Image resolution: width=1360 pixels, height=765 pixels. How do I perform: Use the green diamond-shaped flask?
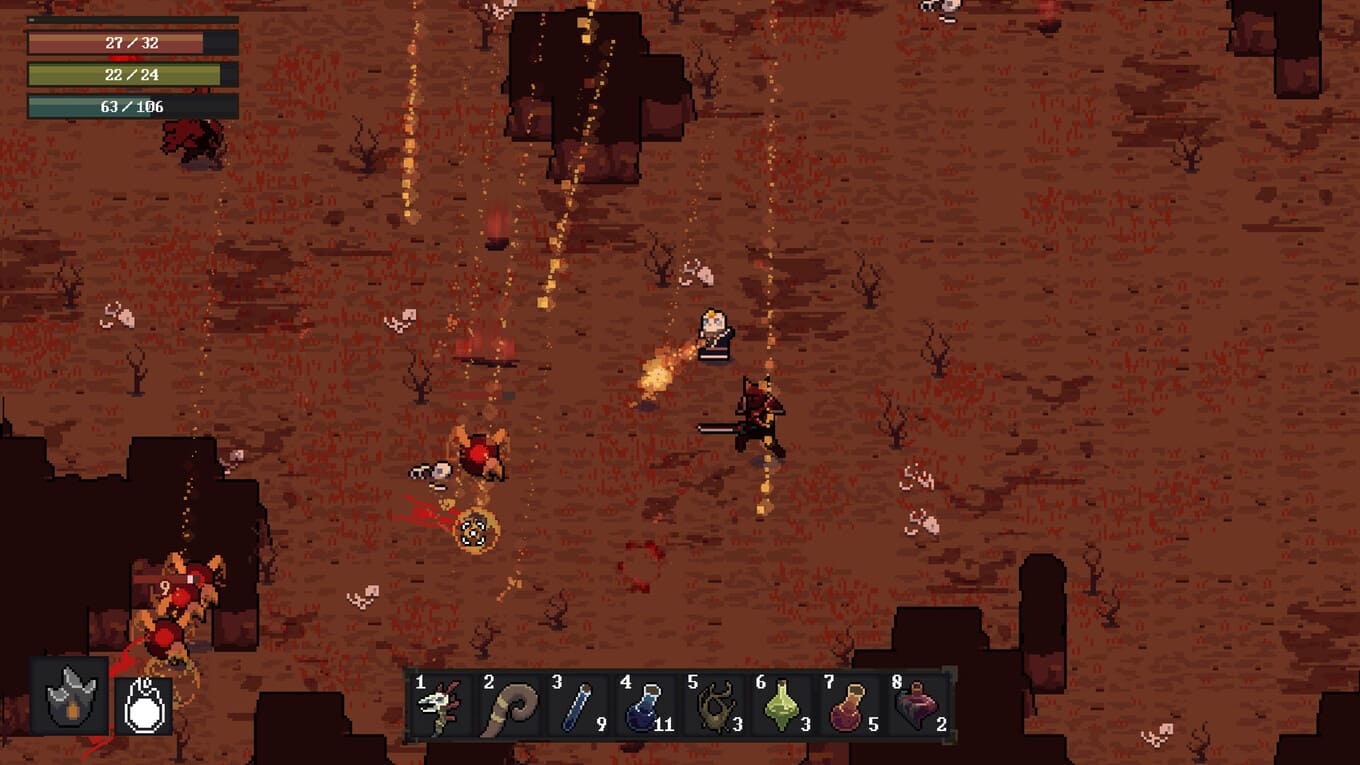(x=781, y=708)
